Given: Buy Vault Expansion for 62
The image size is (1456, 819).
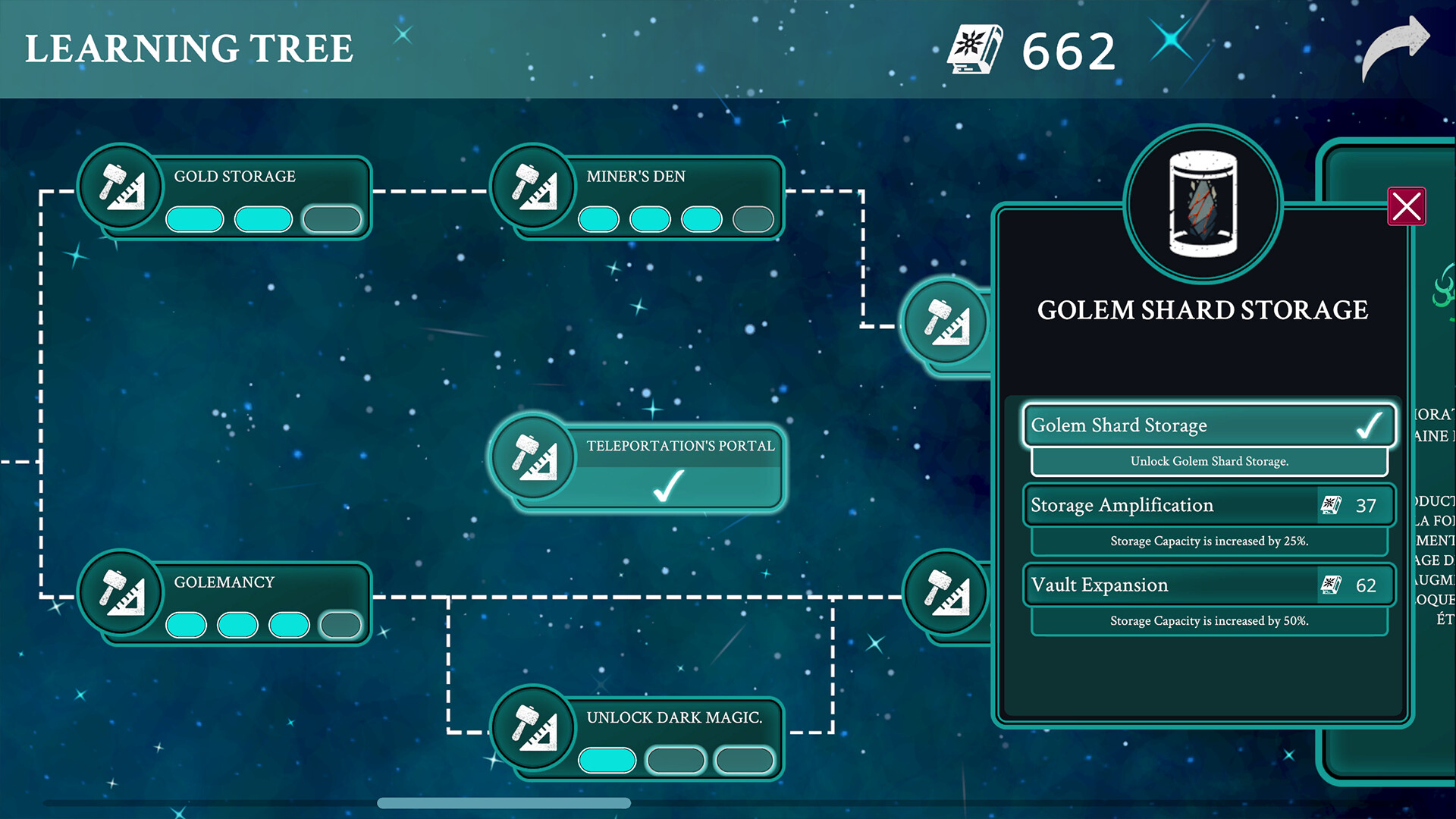Looking at the screenshot, I should (1209, 585).
